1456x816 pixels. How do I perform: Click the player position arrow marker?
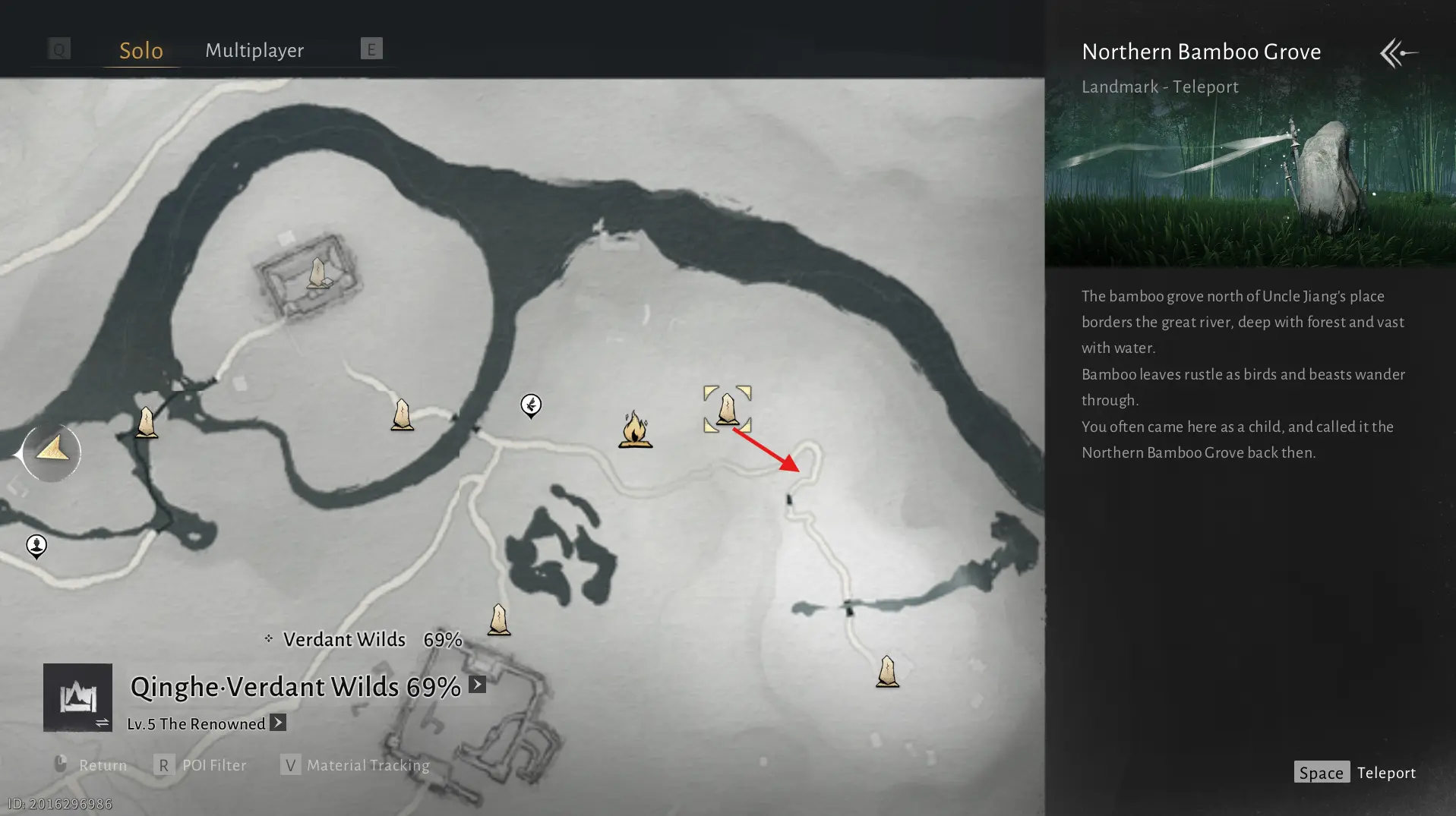[x=52, y=452]
